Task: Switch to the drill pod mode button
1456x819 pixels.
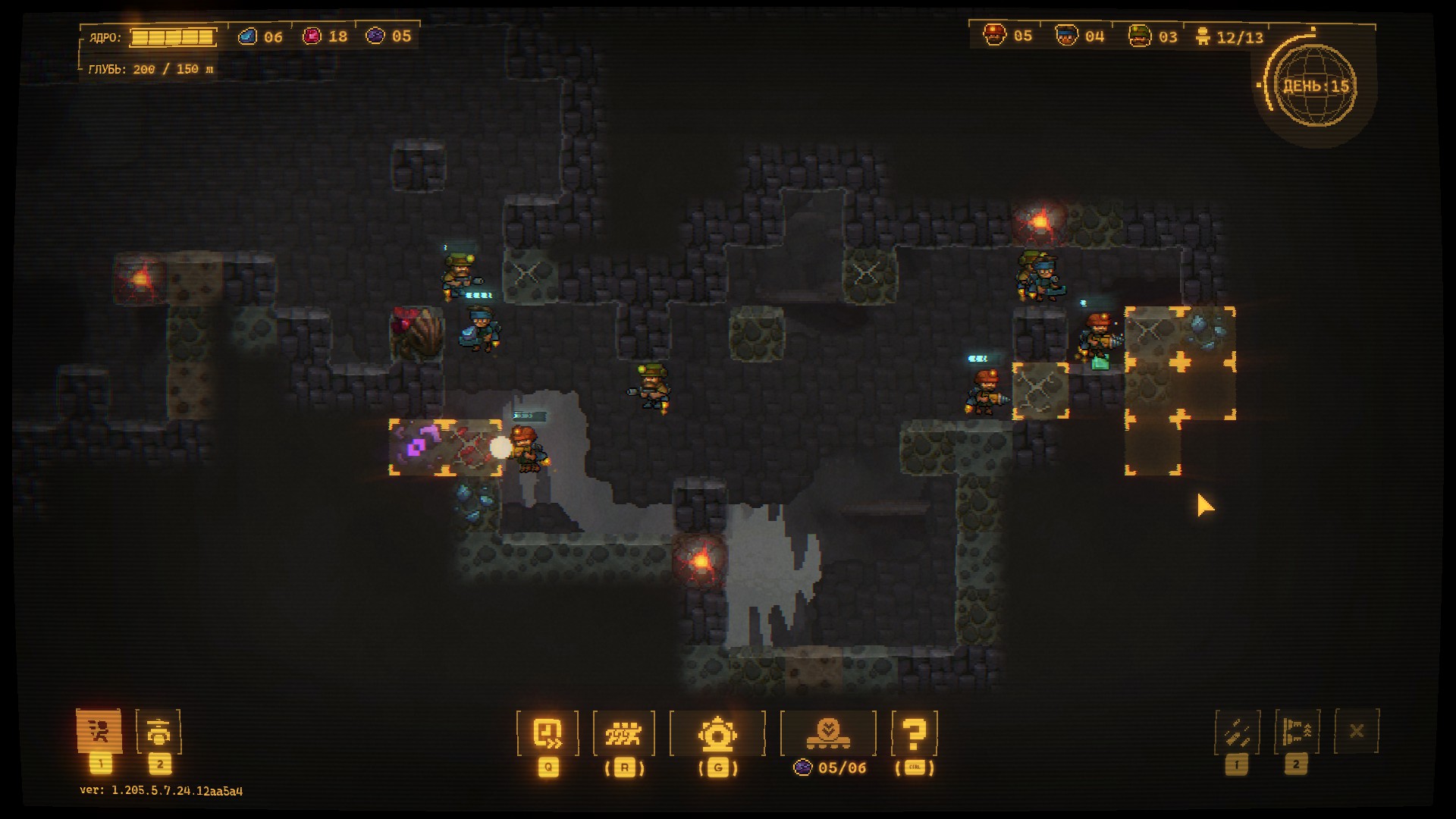Action: tap(158, 732)
